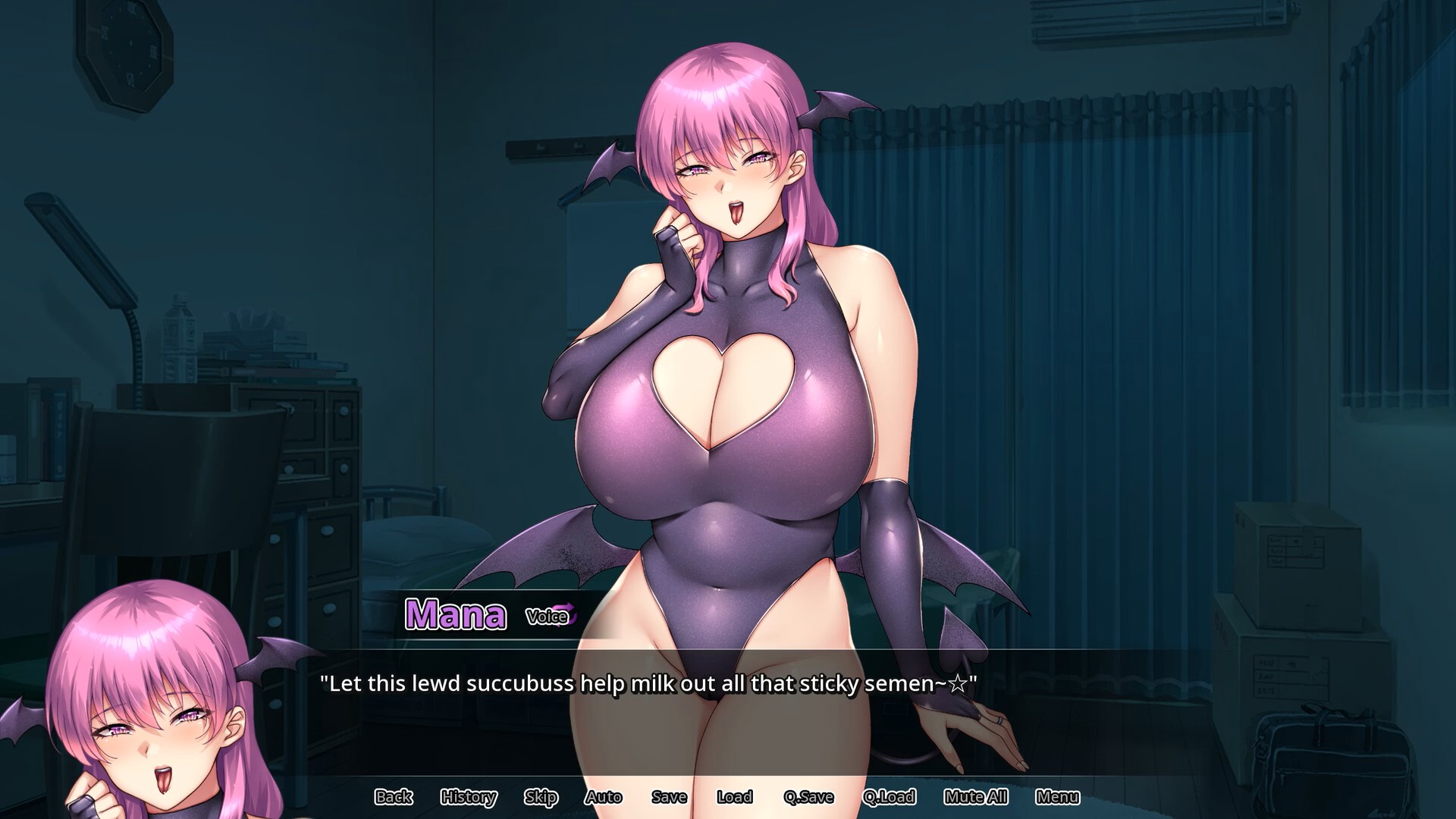Open the Load screen
1456x819 pixels.
pyautogui.click(x=734, y=797)
